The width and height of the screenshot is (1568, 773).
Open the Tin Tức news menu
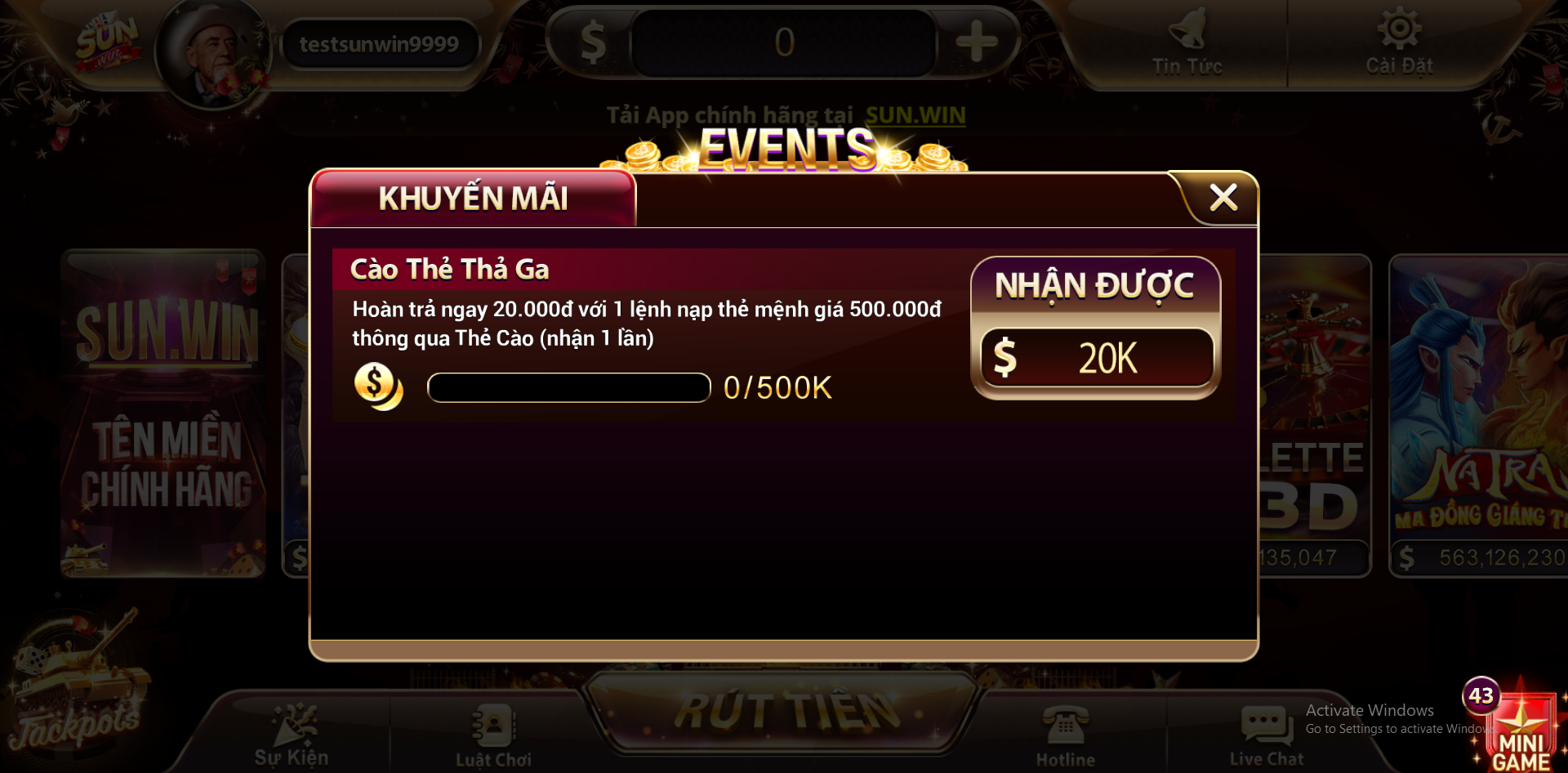[x=1187, y=45]
